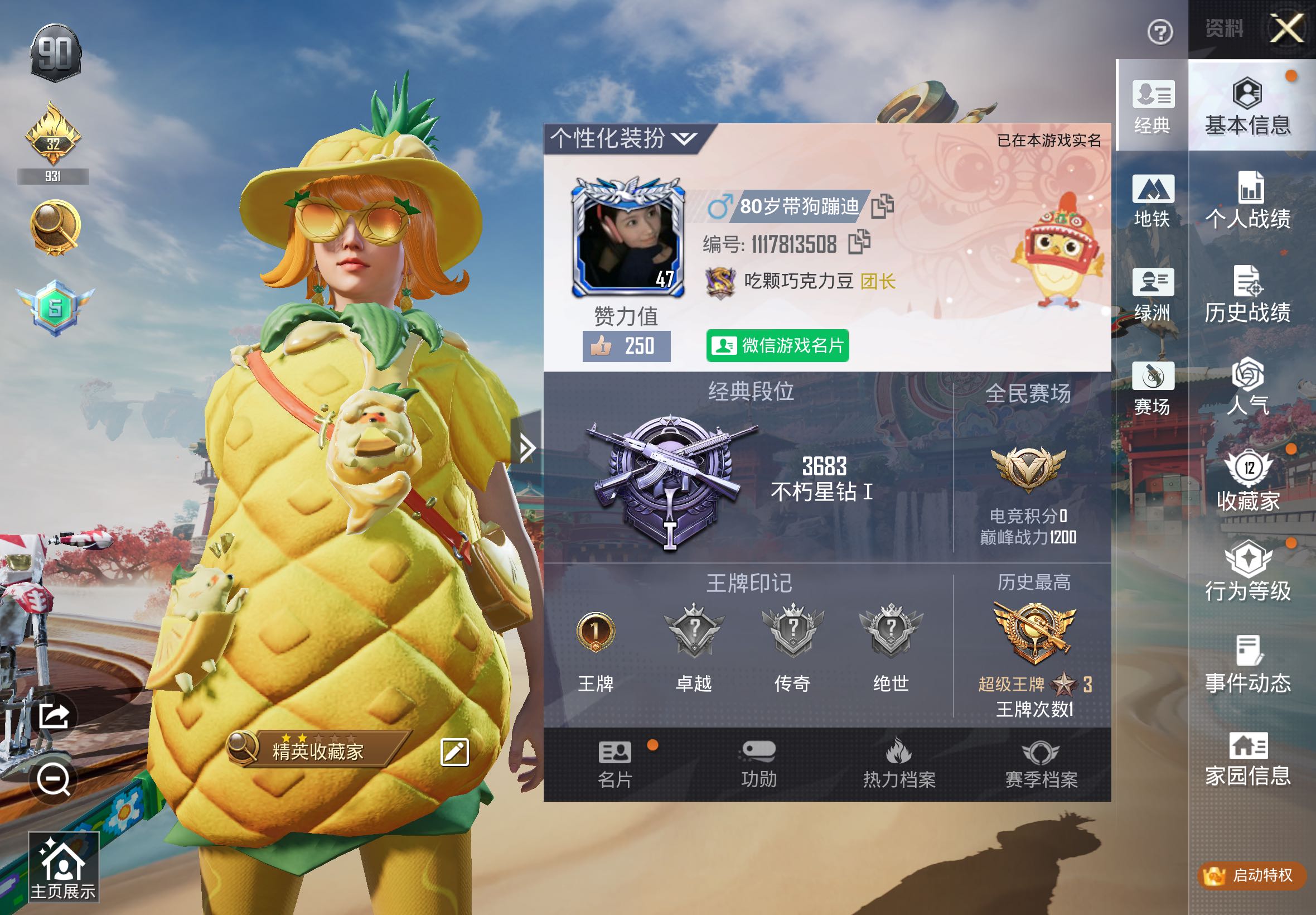Activate the 启动特权 privilege button
This screenshot has height=915, width=1316.
(x=1251, y=875)
